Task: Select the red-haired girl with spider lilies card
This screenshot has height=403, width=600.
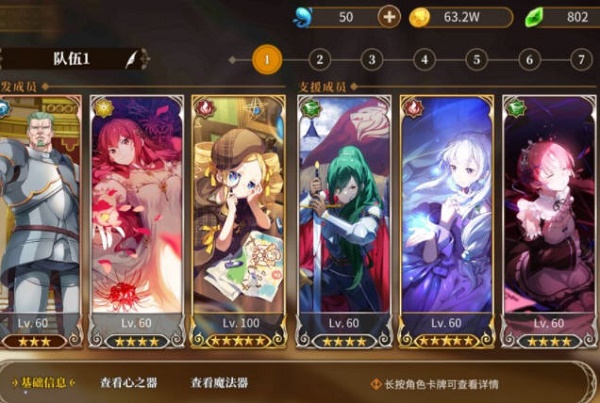Action: [x=136, y=220]
